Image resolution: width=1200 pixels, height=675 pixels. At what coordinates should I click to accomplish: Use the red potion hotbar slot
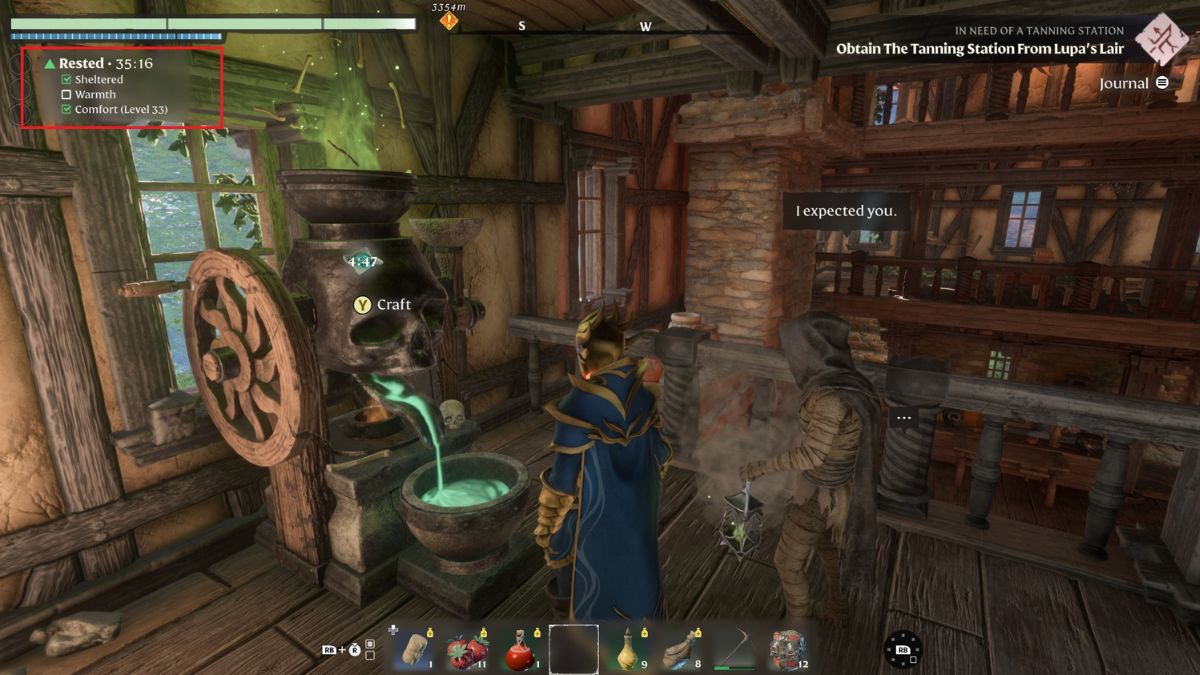[519, 648]
